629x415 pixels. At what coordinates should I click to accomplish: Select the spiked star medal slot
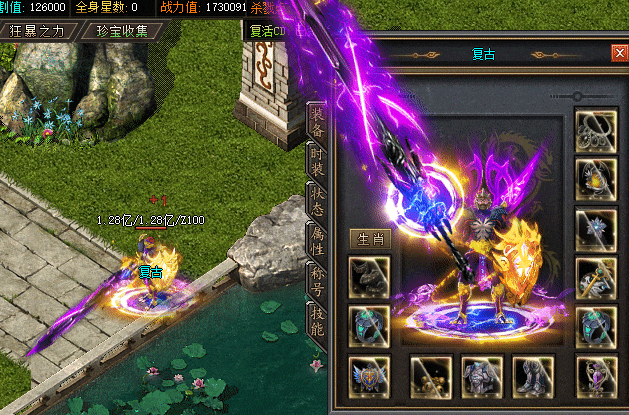coord(596,228)
